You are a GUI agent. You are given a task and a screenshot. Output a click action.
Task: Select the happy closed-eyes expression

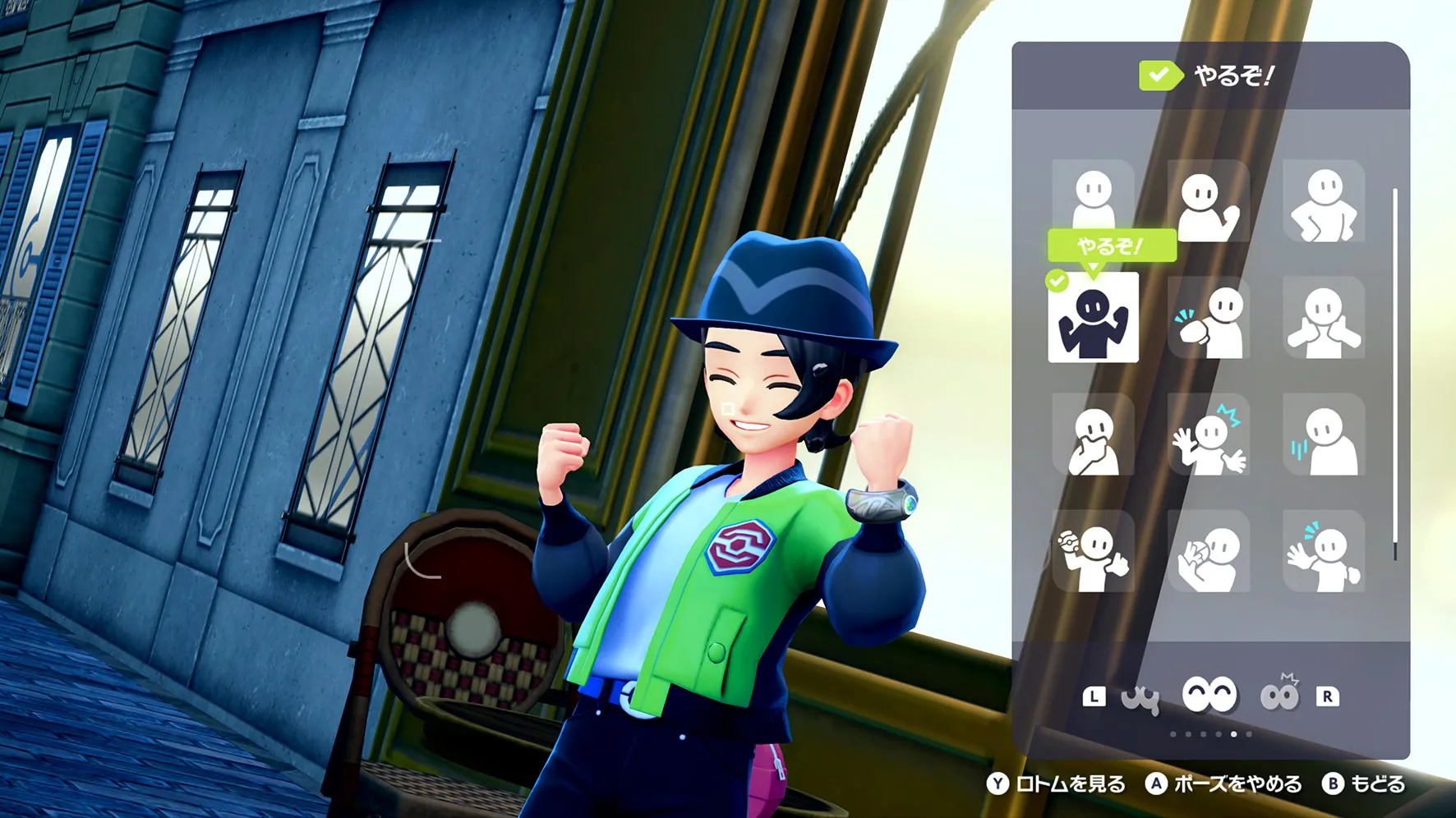[1209, 696]
